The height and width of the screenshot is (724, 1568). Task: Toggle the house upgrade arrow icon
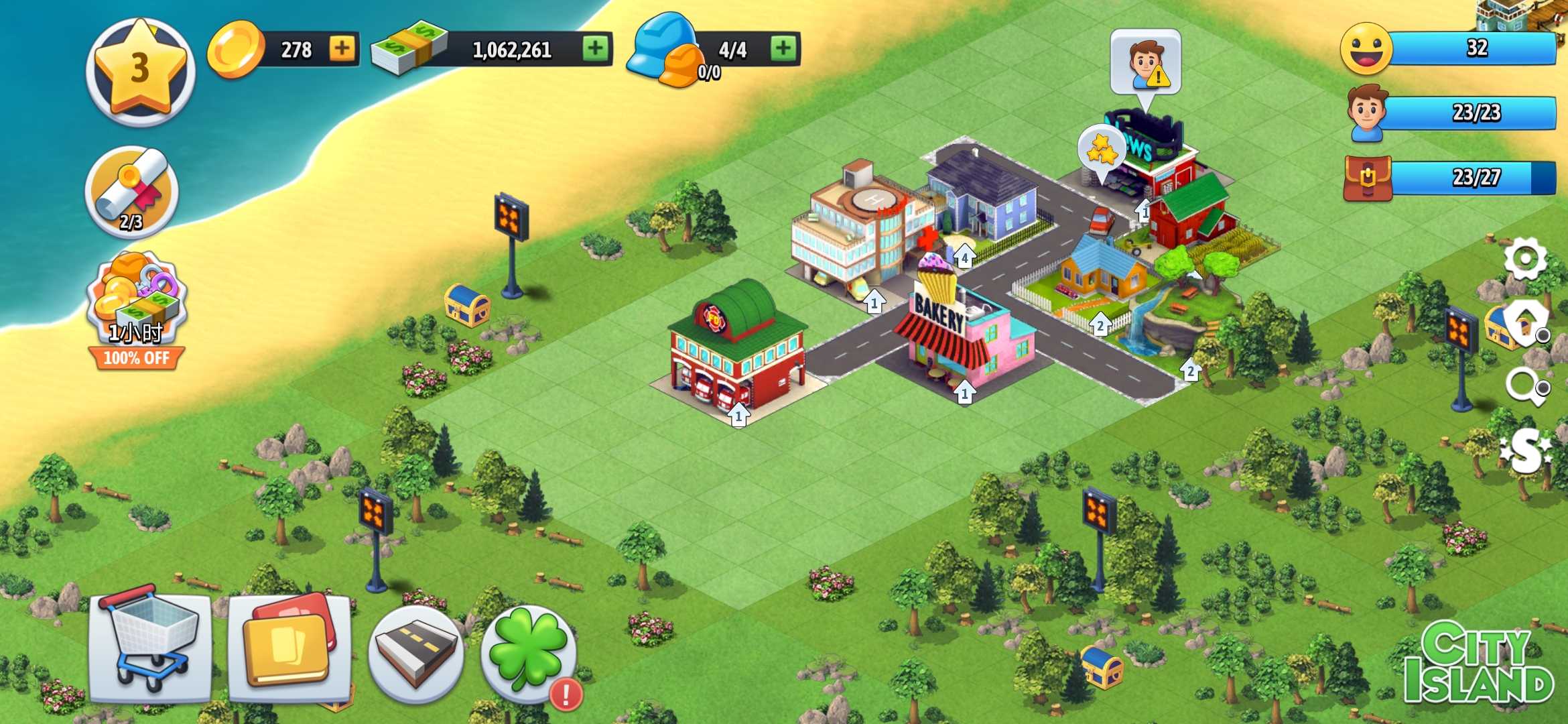(1525, 322)
